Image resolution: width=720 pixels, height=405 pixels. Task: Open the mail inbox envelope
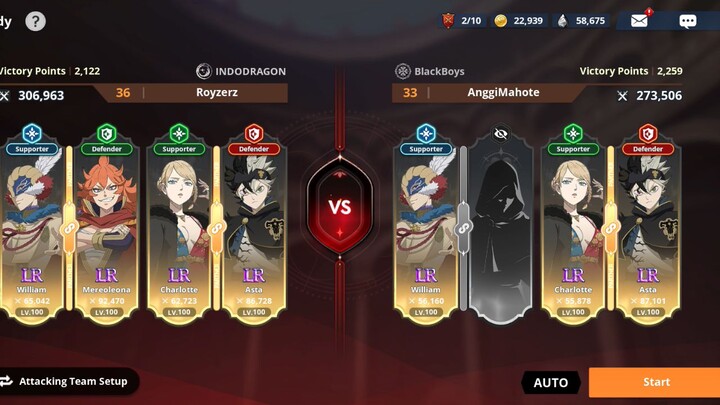tap(639, 20)
